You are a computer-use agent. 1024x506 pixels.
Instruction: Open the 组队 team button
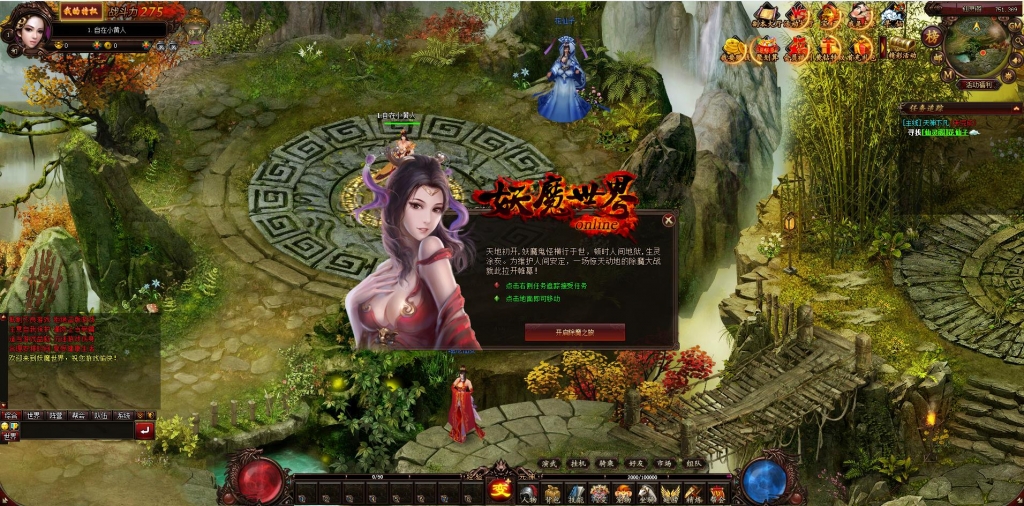[x=693, y=464]
